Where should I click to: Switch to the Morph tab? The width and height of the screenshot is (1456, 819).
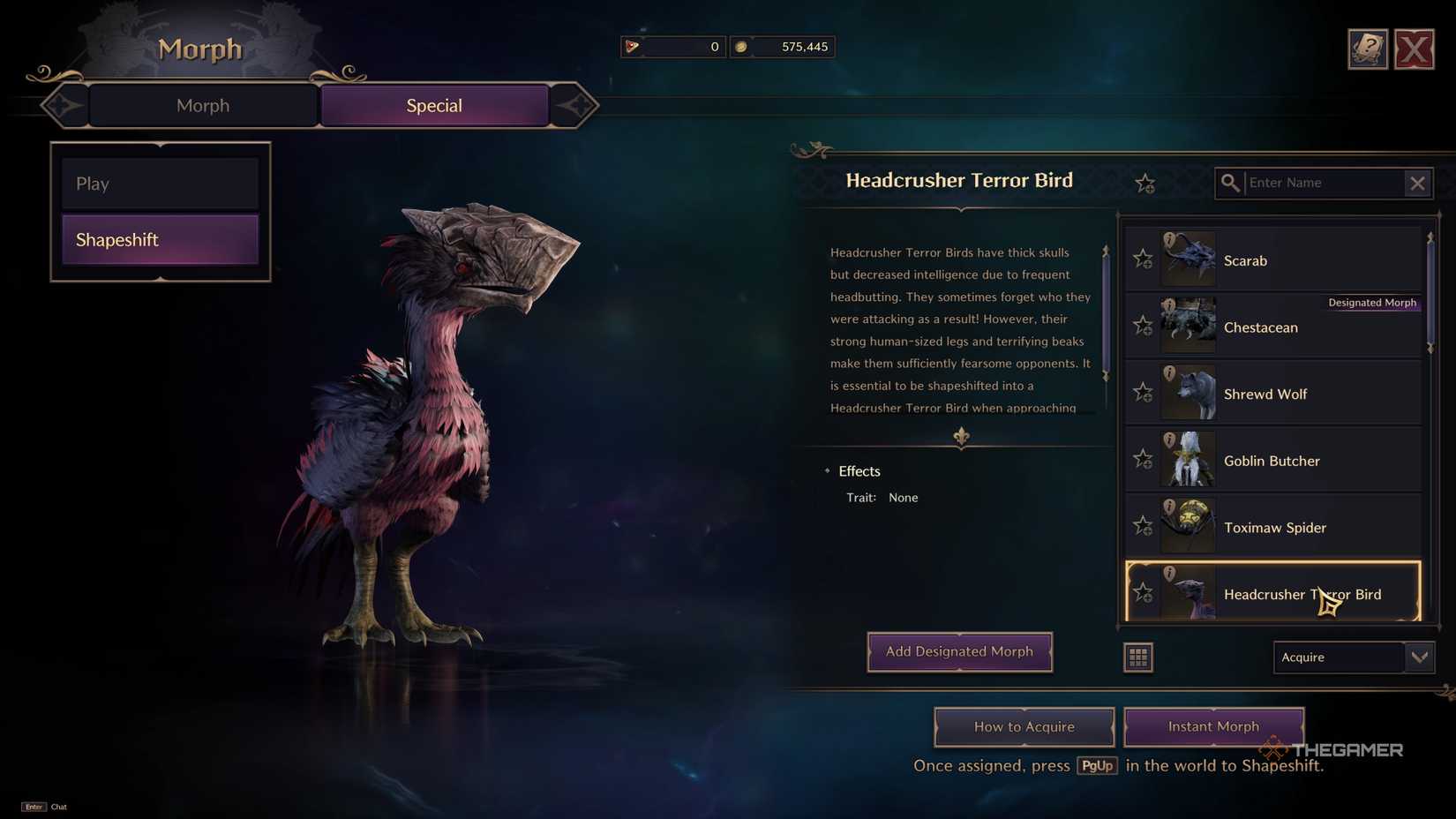tap(202, 105)
